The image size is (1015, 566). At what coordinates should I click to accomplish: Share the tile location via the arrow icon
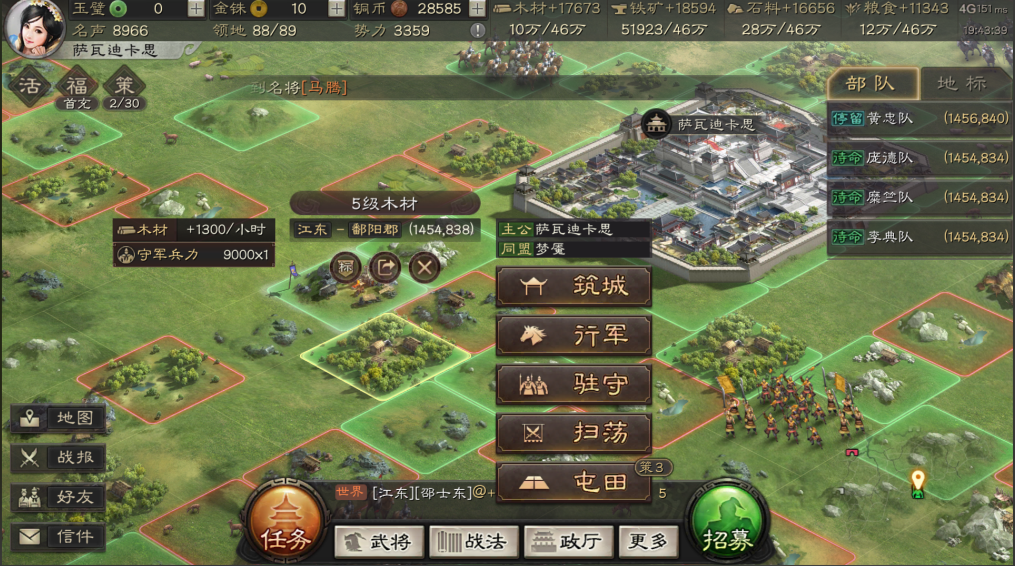[385, 267]
